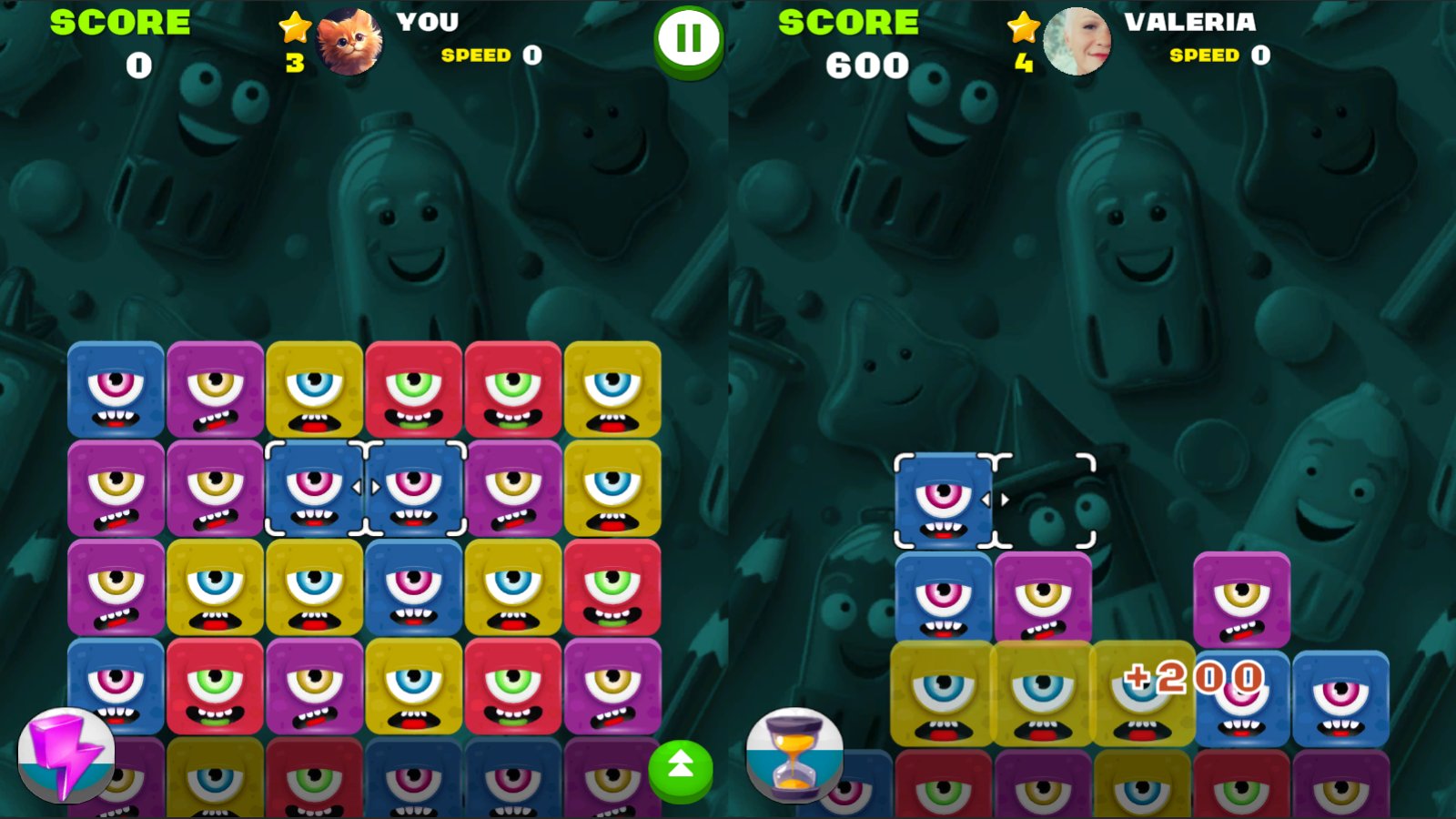Viewport: 1456px width, 819px height.
Task: Click Valeria's profile picture
Action: (1079, 41)
